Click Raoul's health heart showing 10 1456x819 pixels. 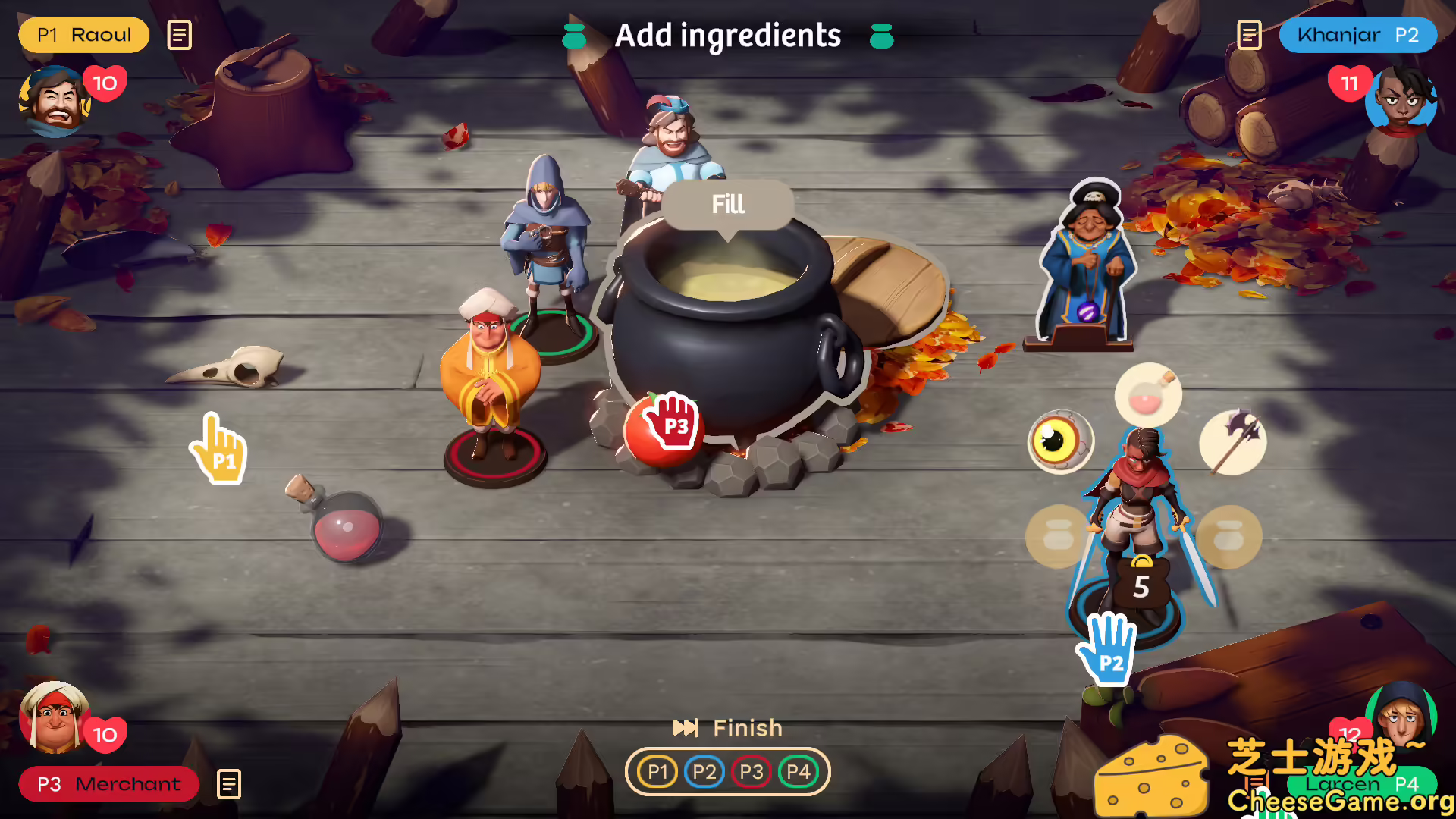point(105,83)
